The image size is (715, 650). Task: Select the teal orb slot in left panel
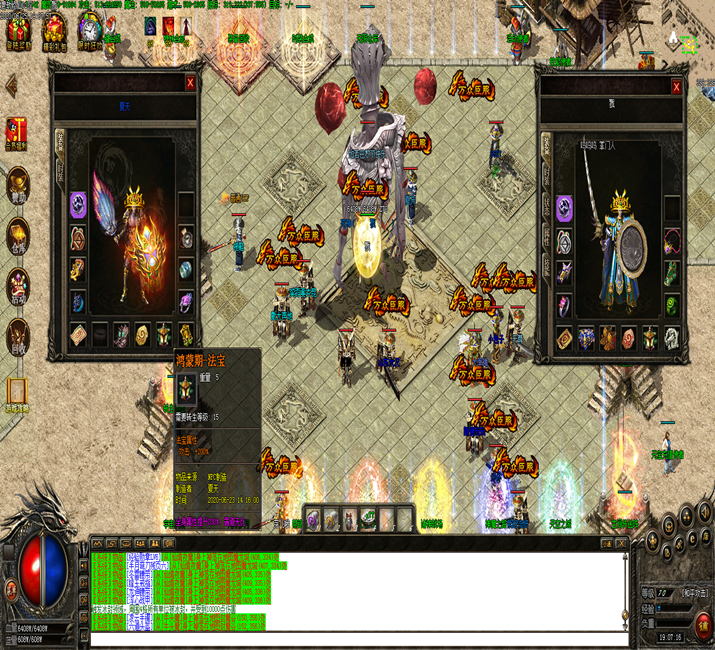click(186, 269)
